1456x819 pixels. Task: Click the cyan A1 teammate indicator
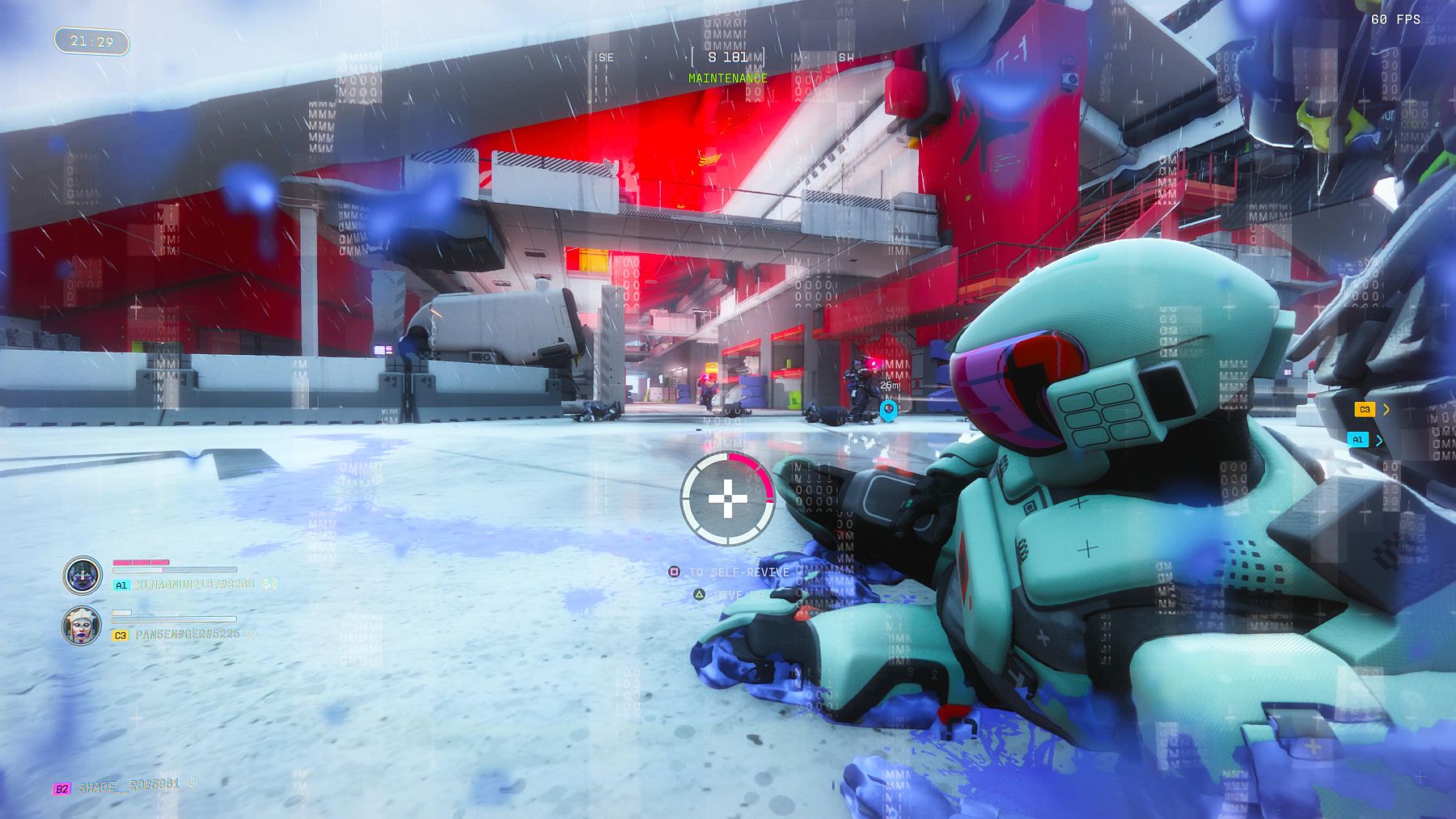[1357, 440]
